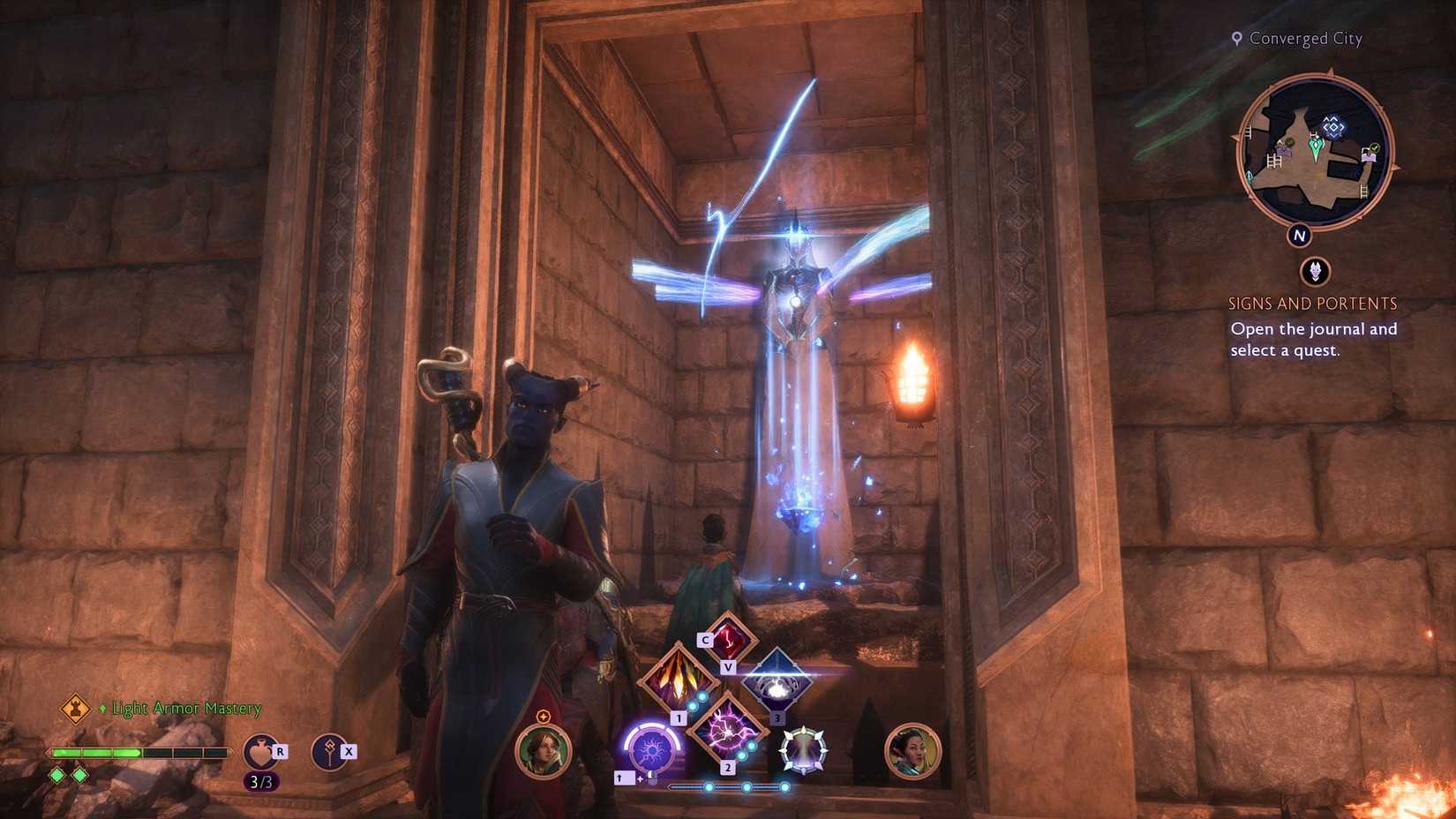Click the checkmarked objective icon on the minimap
This screenshot has width=1456, height=819.
pyautogui.click(x=1373, y=147)
